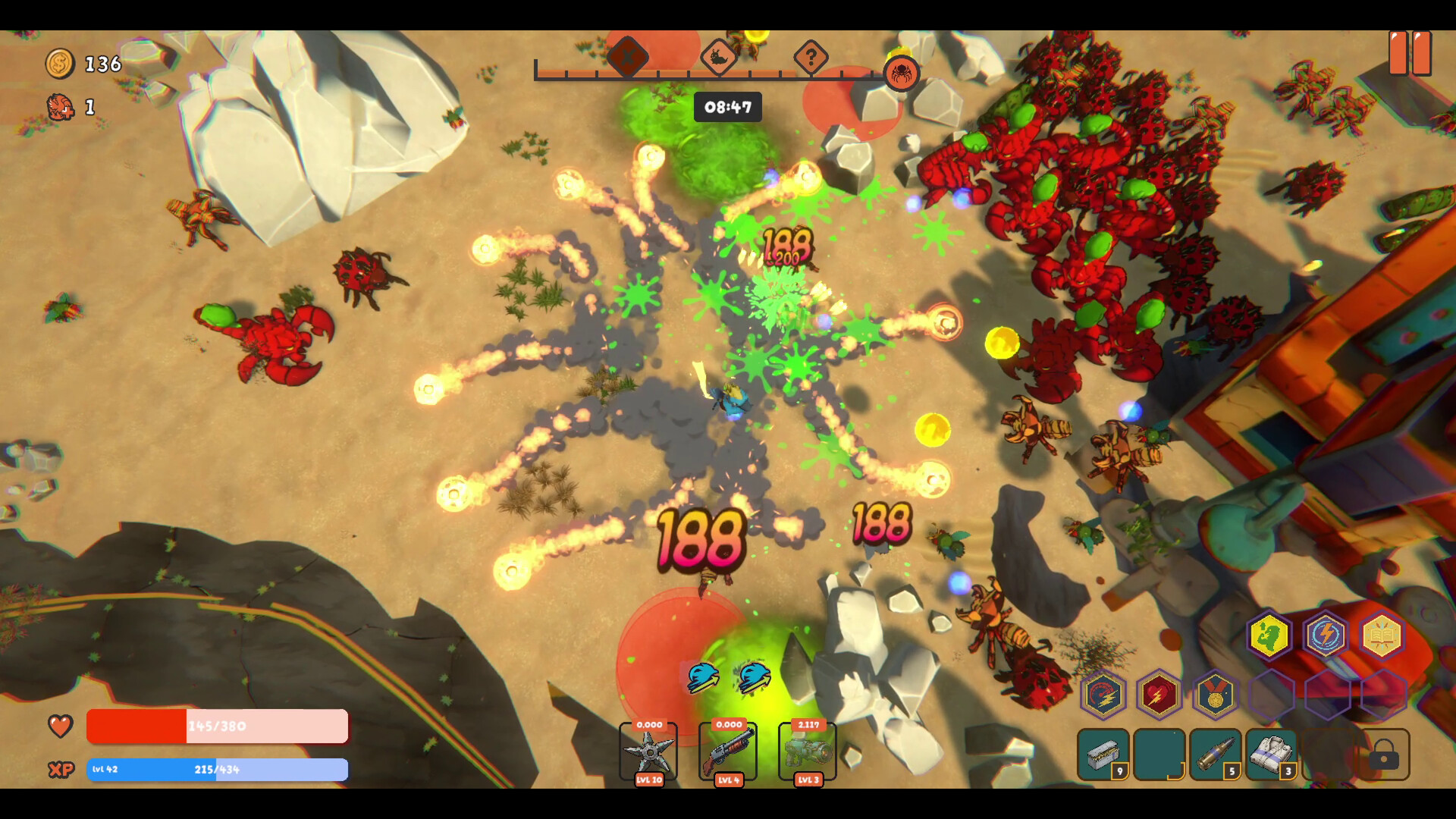
Task: Select the blaster gun weapon slot
Action: click(x=808, y=751)
